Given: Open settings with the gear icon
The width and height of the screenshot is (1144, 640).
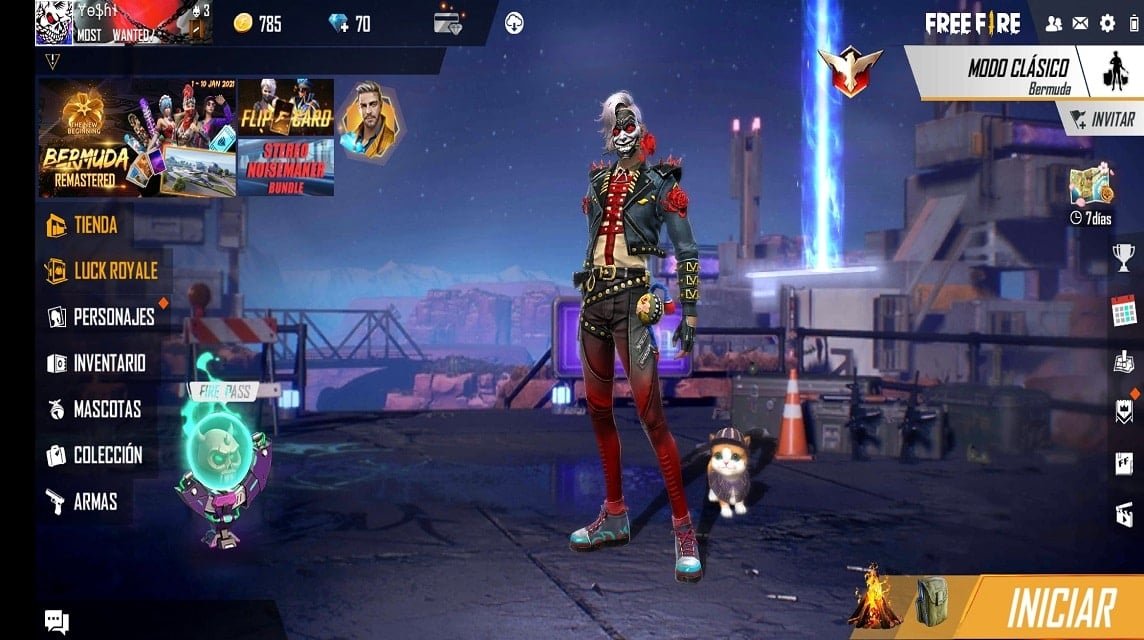Looking at the screenshot, I should [1107, 23].
